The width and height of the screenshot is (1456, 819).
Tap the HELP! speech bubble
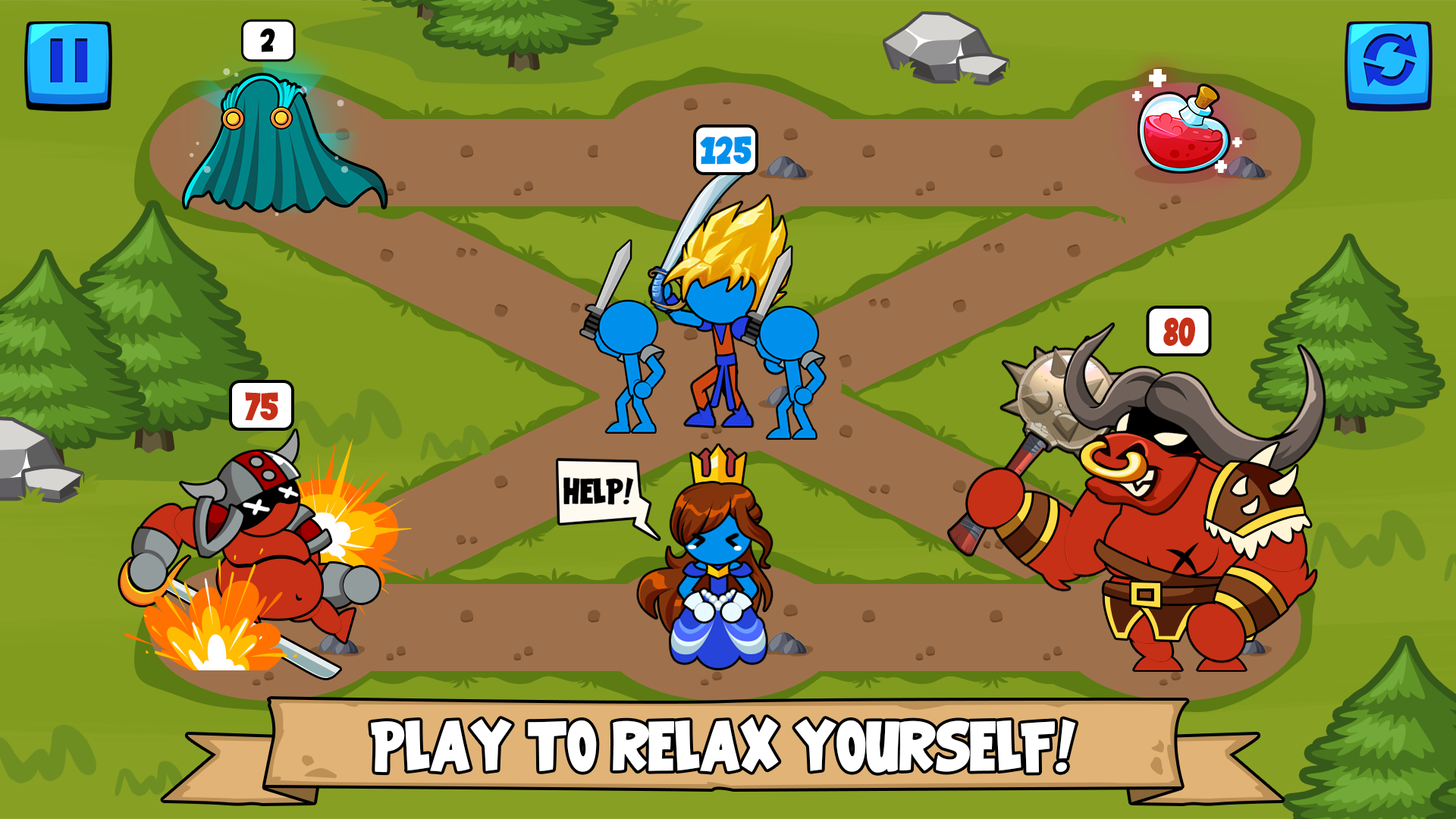click(598, 491)
